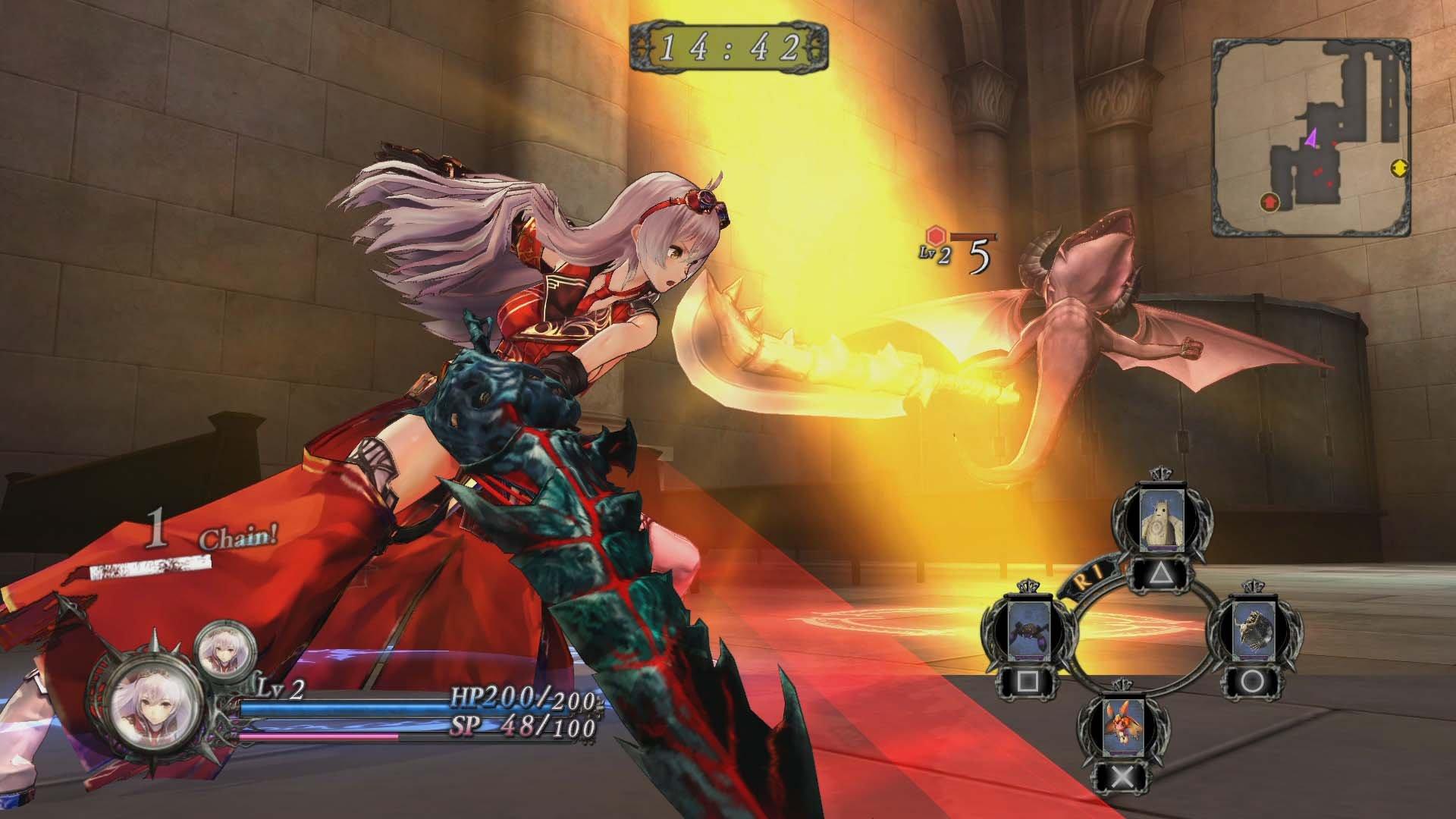Click the battle timer showing 14:42
Viewport: 1456px width, 819px height.
(730, 48)
